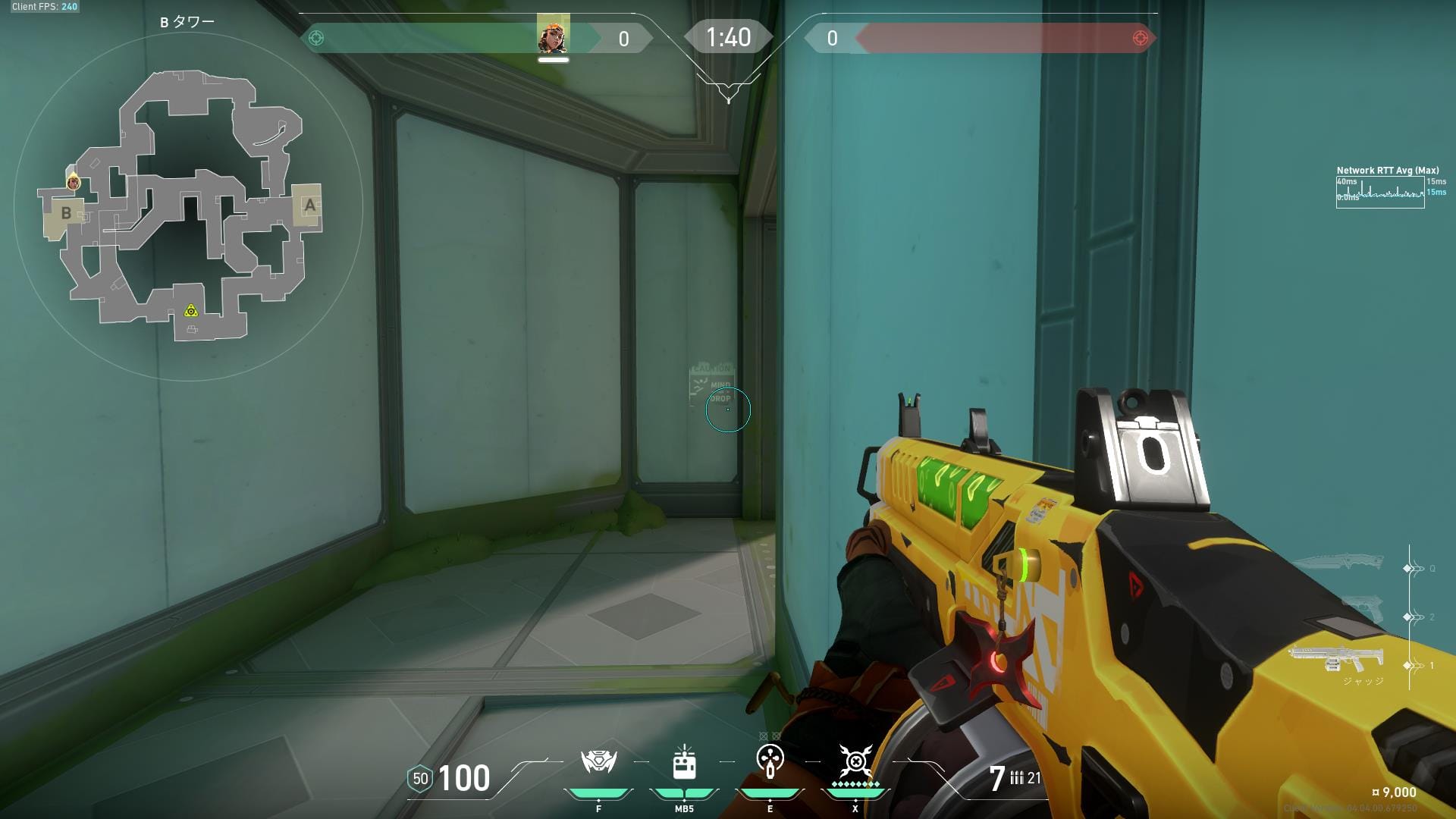
Task: Select Raze's portrait in the team bar
Action: (553, 36)
